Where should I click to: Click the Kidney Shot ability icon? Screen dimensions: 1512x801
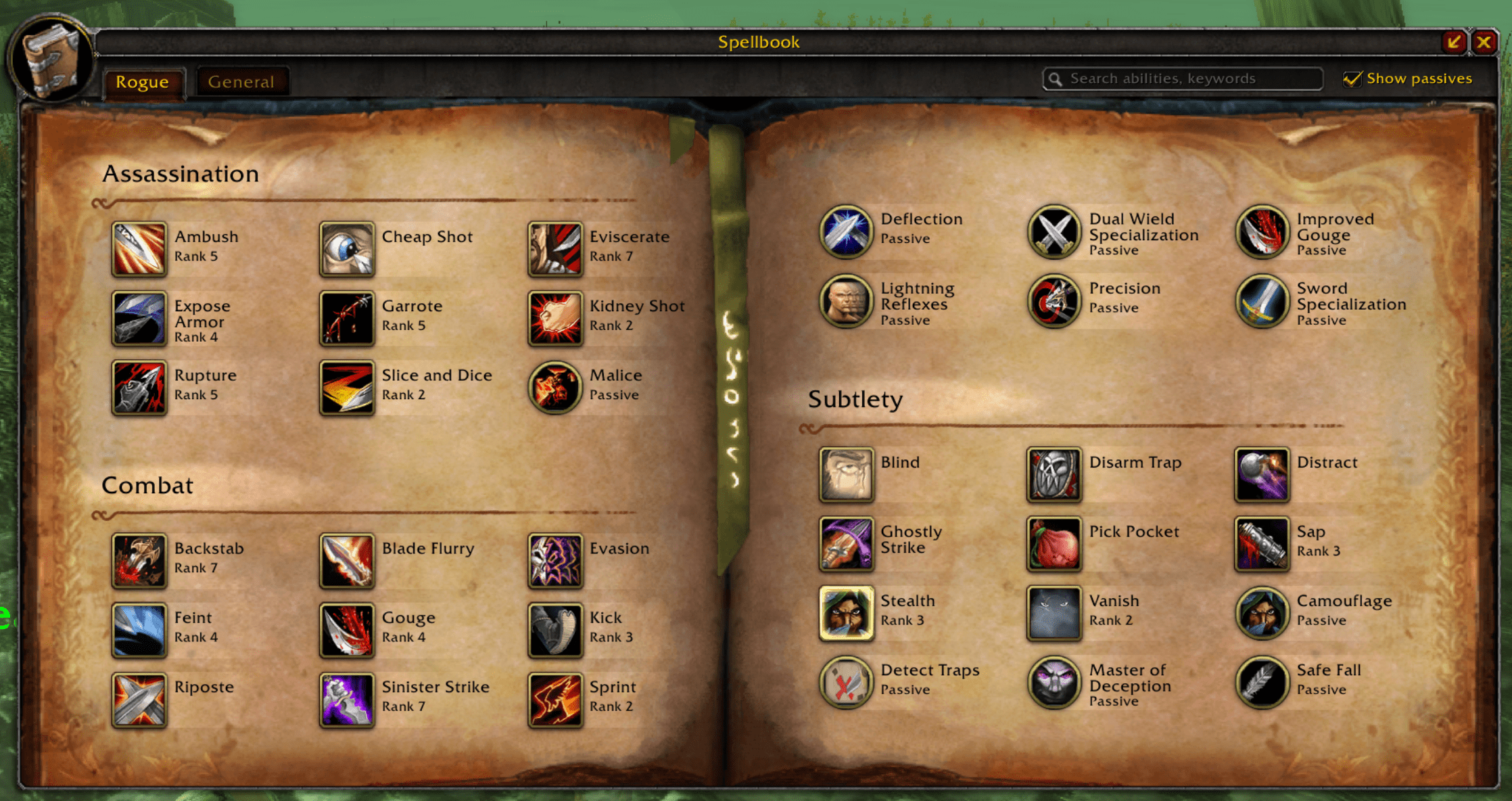coord(554,319)
